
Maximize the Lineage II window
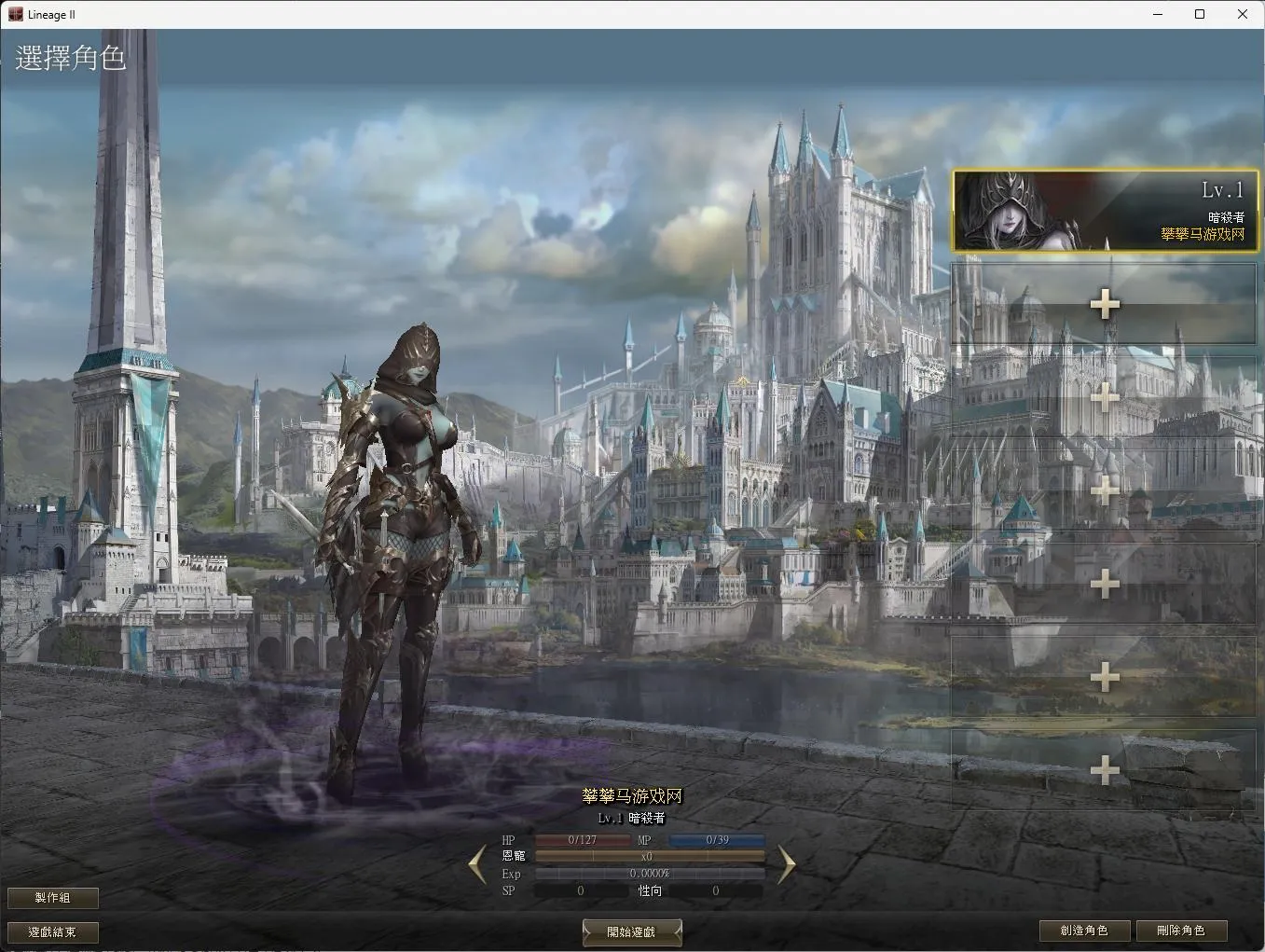[x=1200, y=14]
